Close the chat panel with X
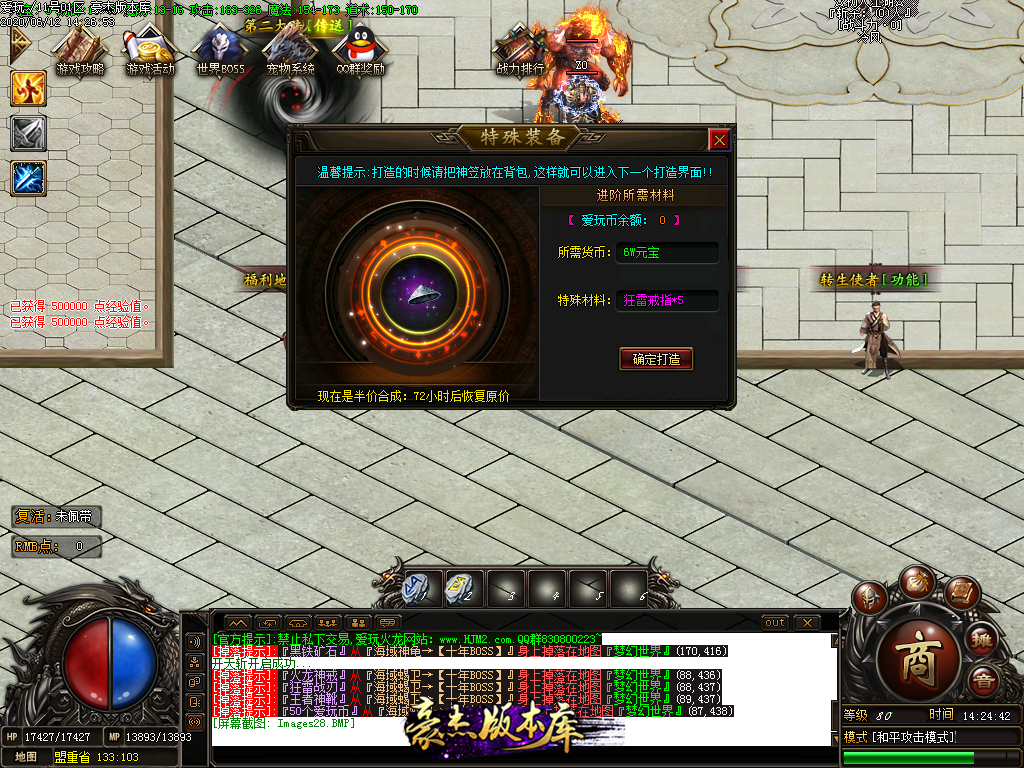The image size is (1024, 768). point(807,623)
